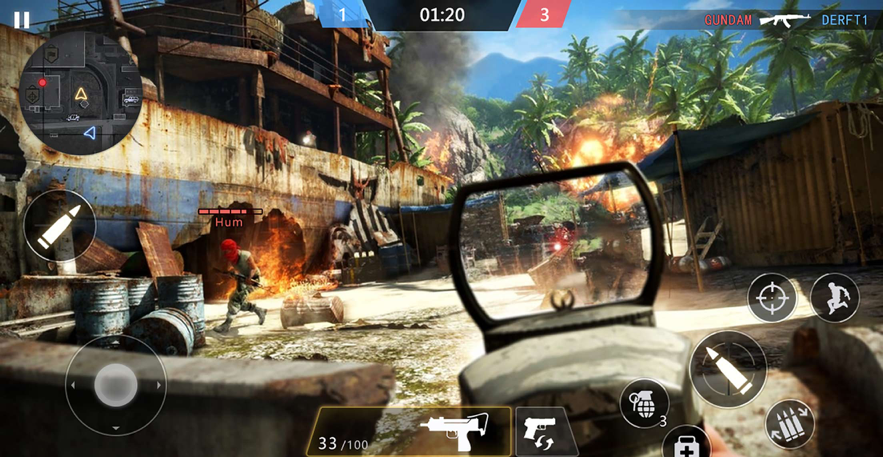The width and height of the screenshot is (883, 457).
Task: Activate the sprint running-man button
Action: (x=834, y=297)
